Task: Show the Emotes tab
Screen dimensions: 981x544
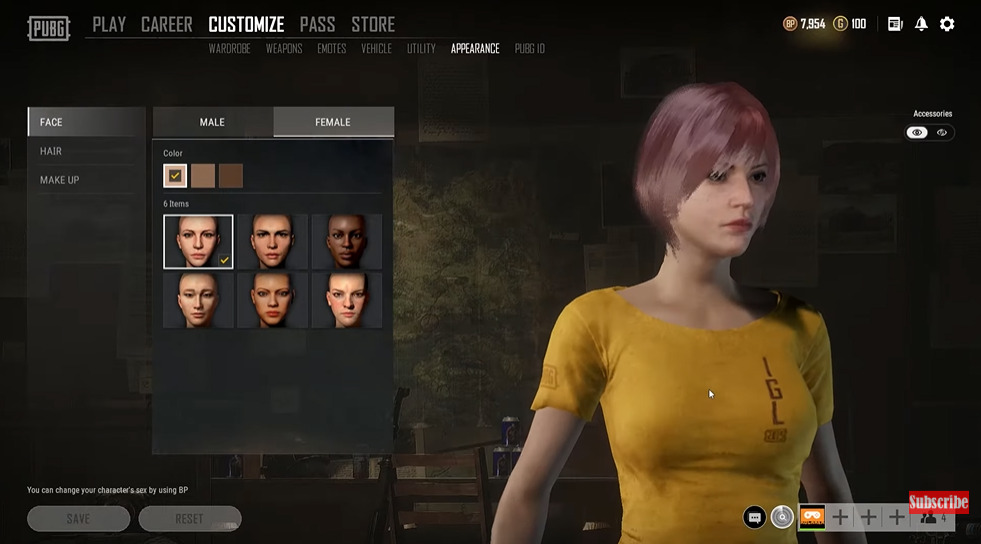Action: (332, 49)
